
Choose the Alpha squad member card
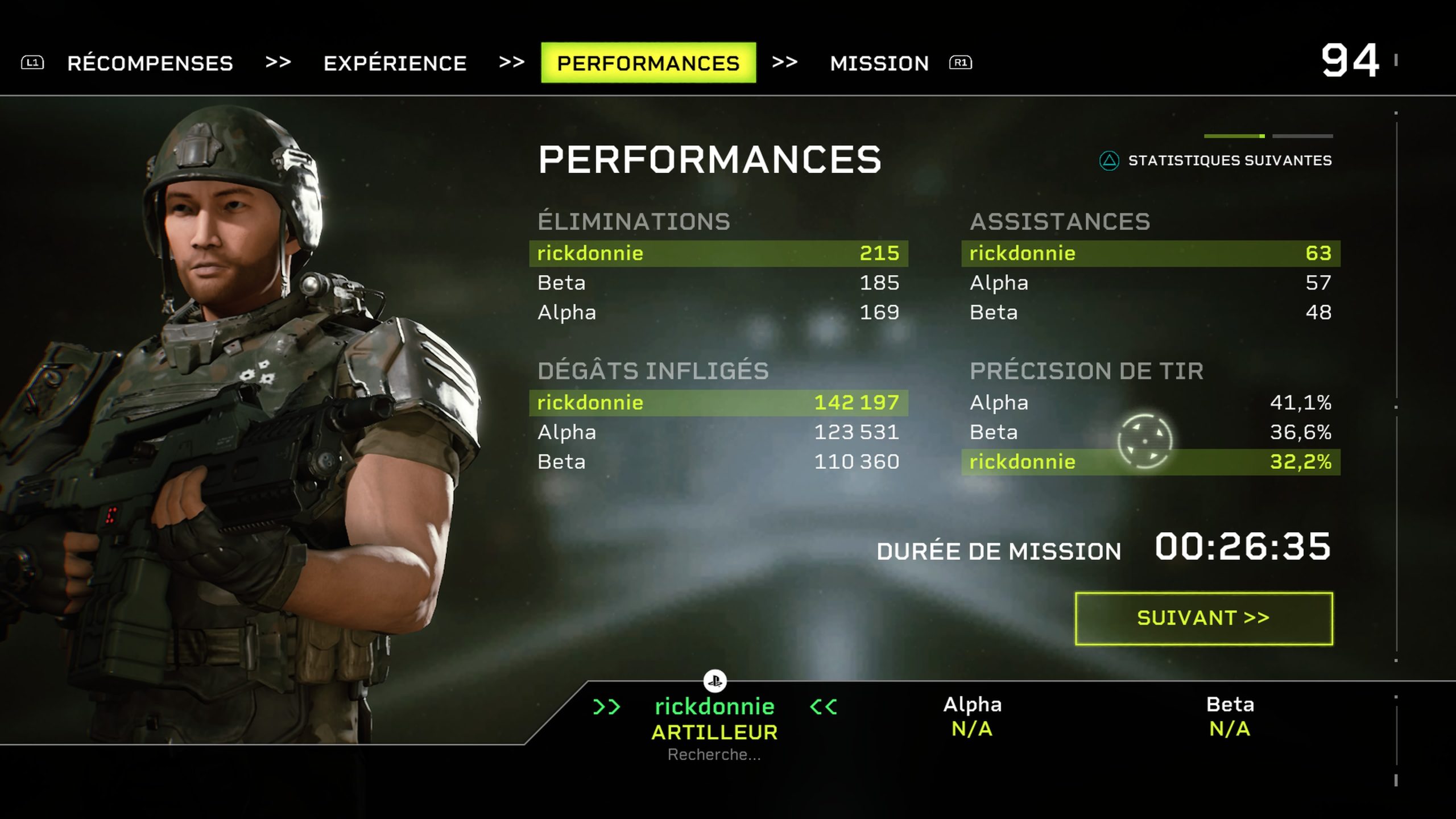coord(972,716)
